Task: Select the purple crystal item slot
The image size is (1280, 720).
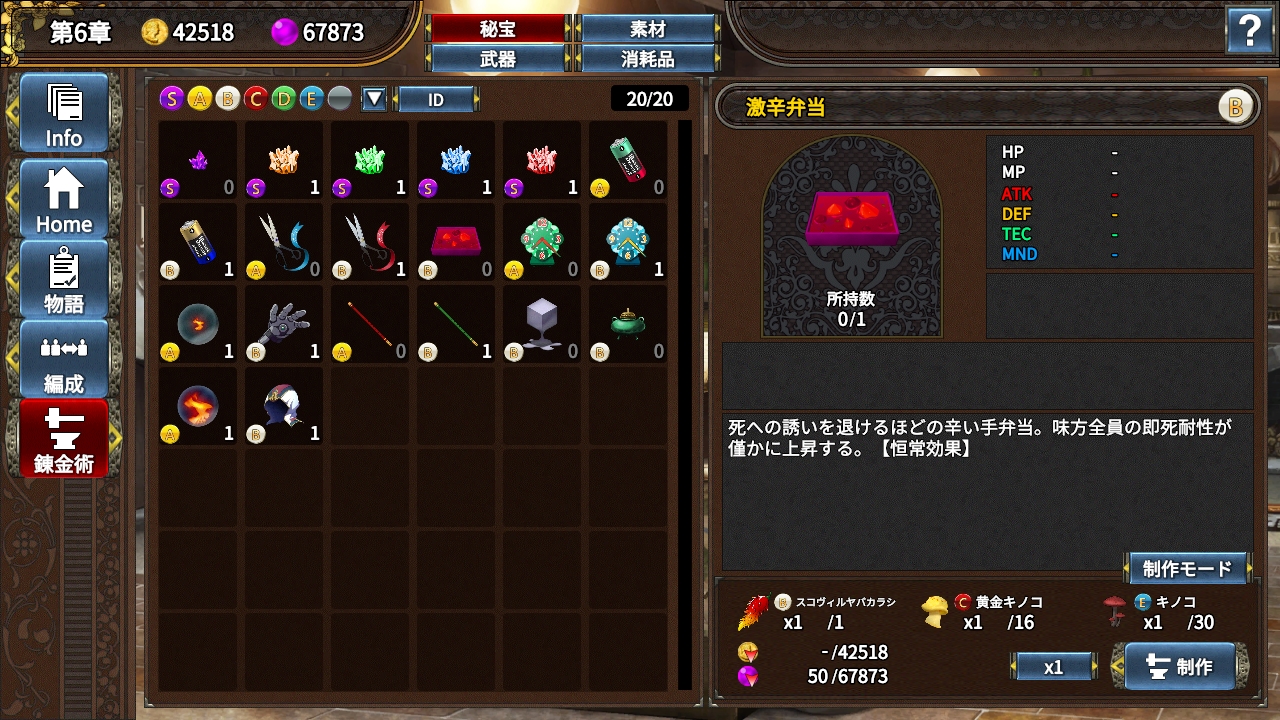Action: click(198, 160)
